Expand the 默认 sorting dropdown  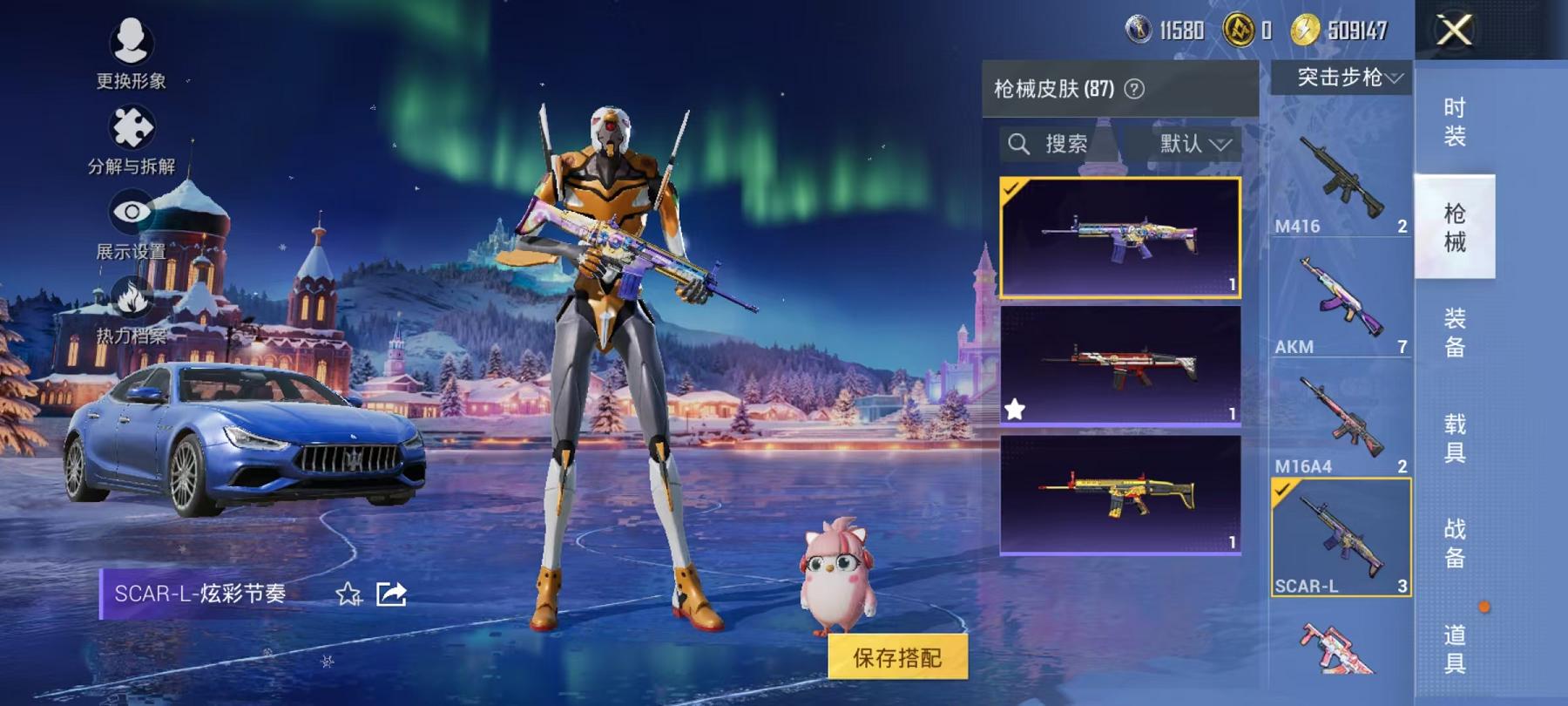1193,143
